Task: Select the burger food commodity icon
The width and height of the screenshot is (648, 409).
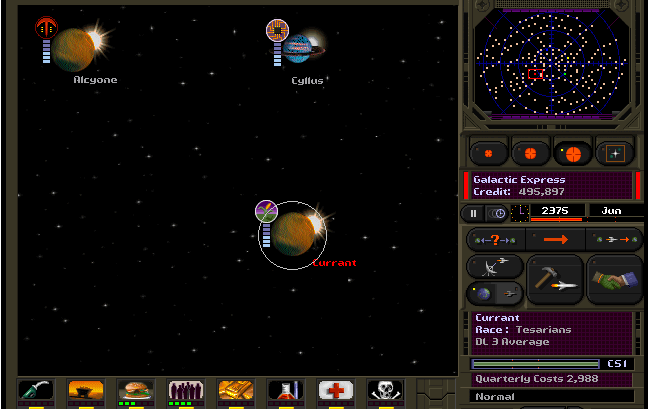Action: (x=135, y=391)
